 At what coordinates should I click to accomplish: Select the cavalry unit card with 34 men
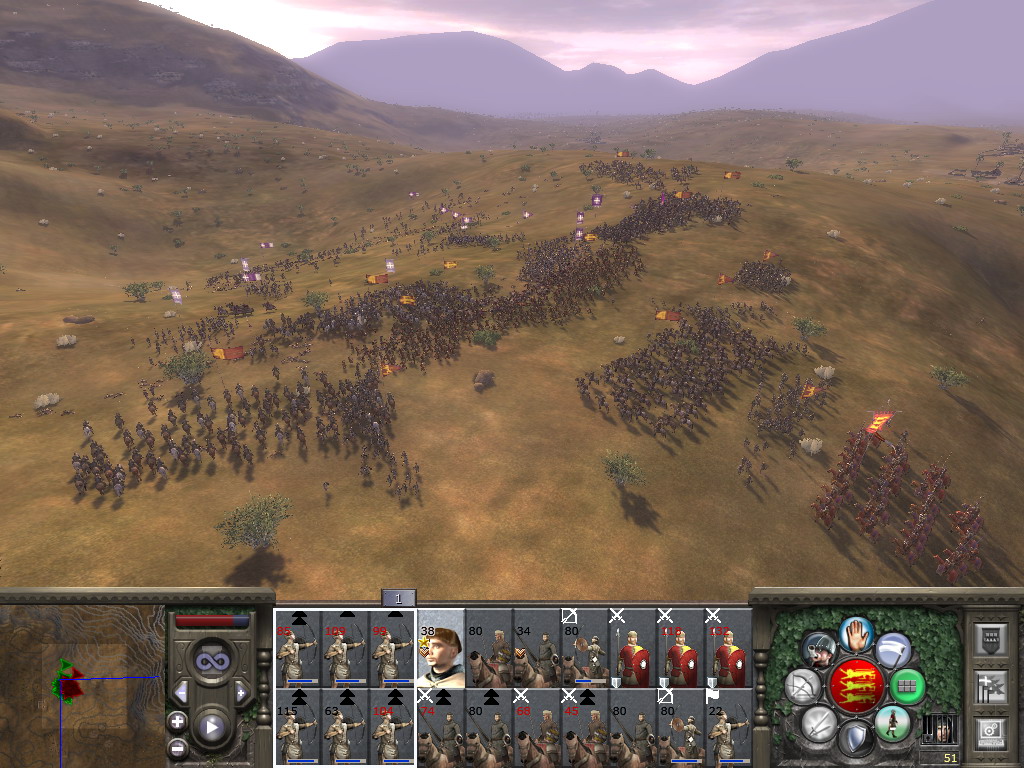click(537, 648)
